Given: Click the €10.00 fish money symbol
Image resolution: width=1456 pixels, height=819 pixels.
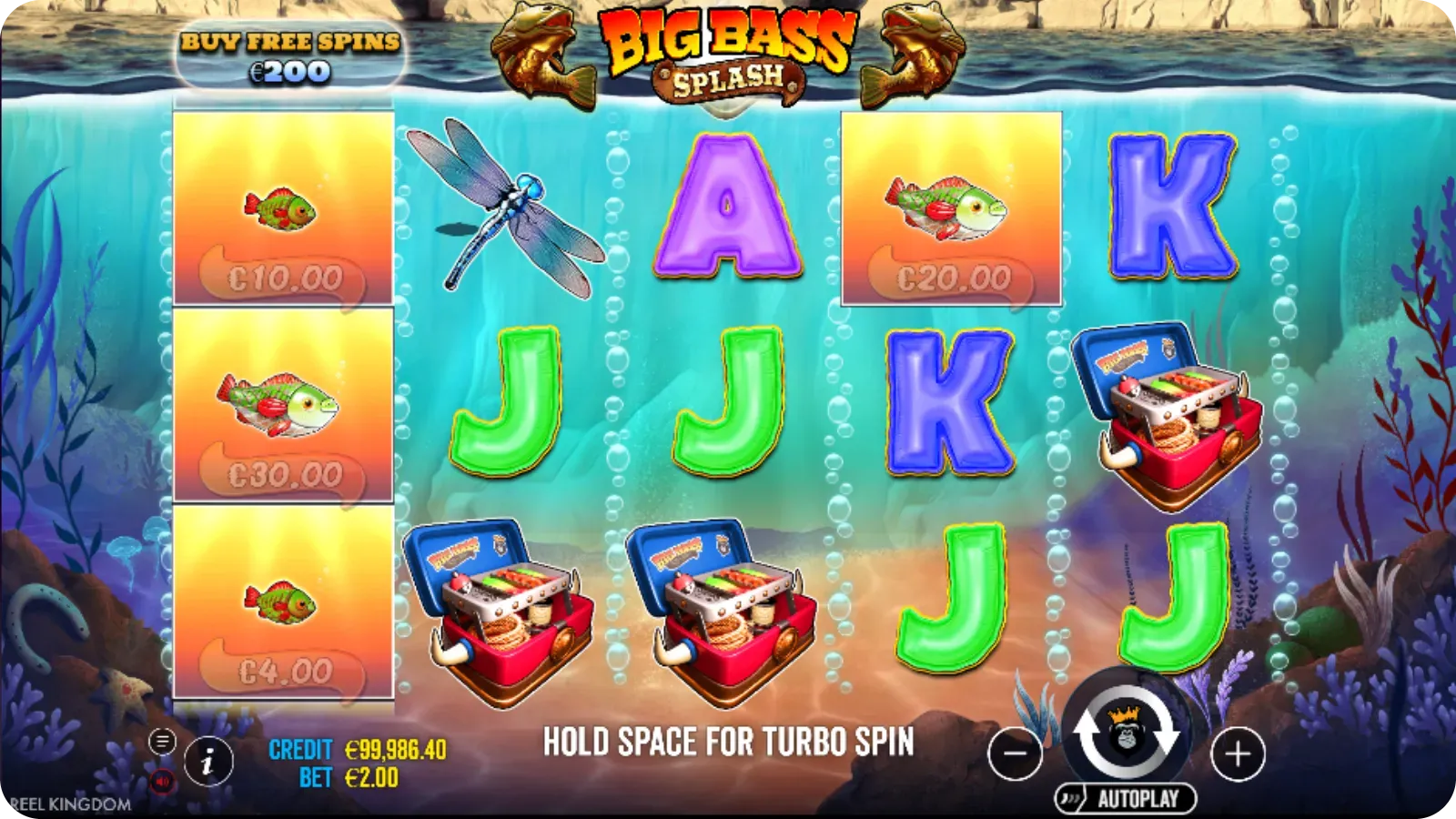Looking at the screenshot, I should pyautogui.click(x=282, y=209).
